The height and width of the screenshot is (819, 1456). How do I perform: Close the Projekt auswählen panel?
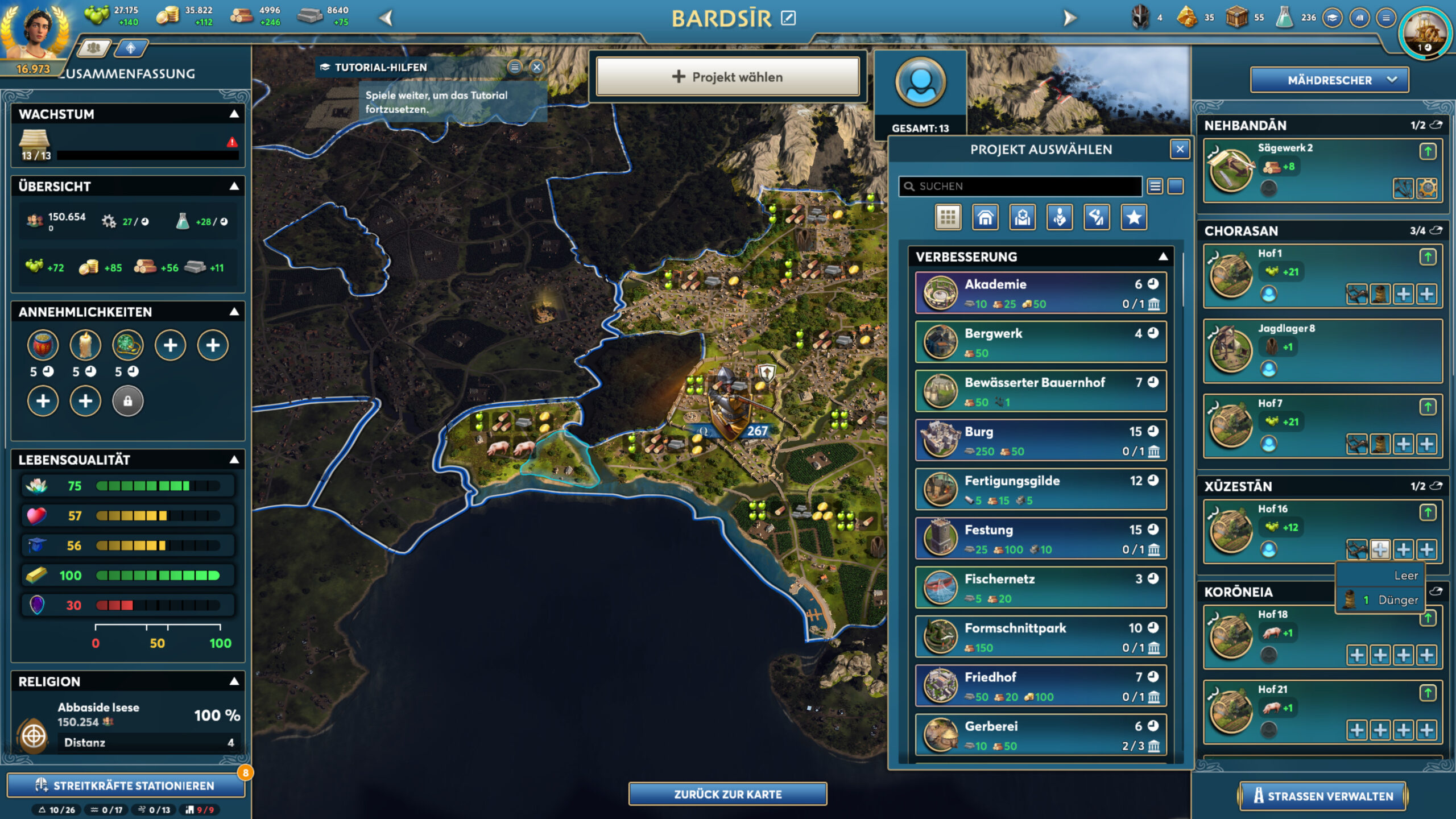click(1180, 149)
